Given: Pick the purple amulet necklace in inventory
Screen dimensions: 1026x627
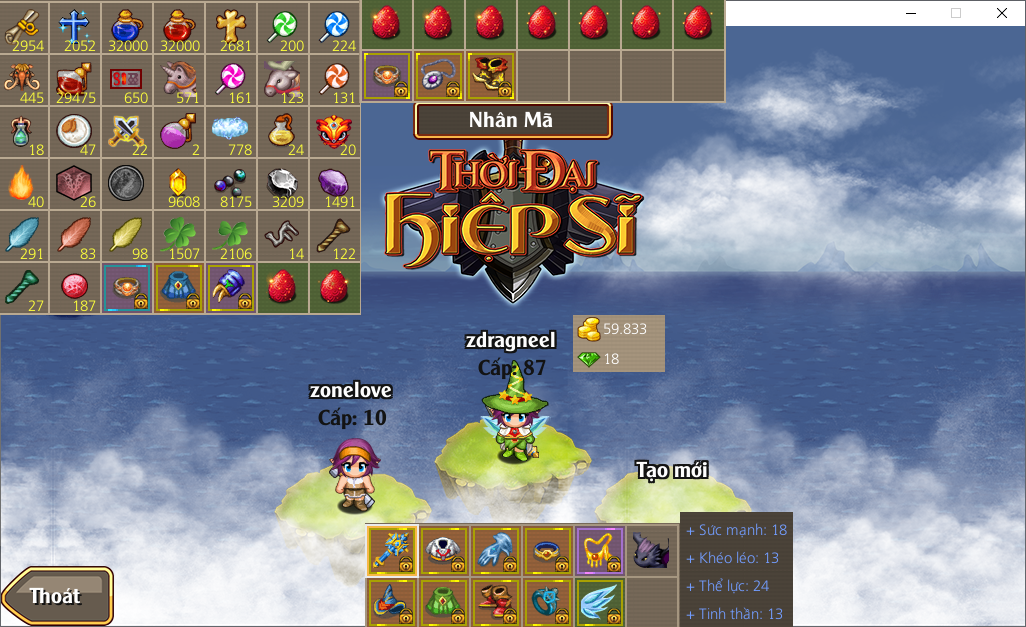Looking at the screenshot, I should pos(439,76).
